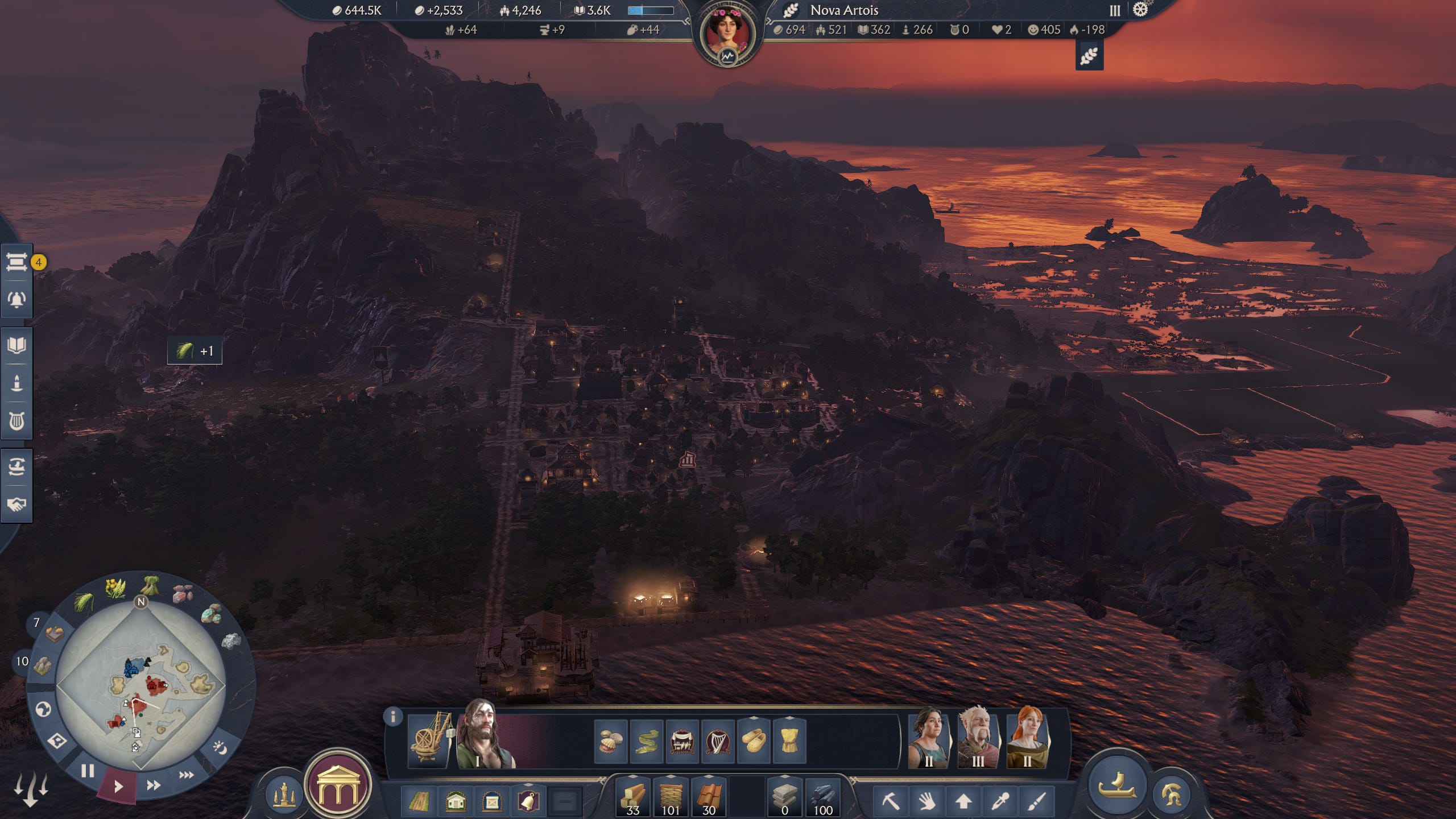Open the bell notifications panel
The height and width of the screenshot is (819, 1456).
click(16, 299)
